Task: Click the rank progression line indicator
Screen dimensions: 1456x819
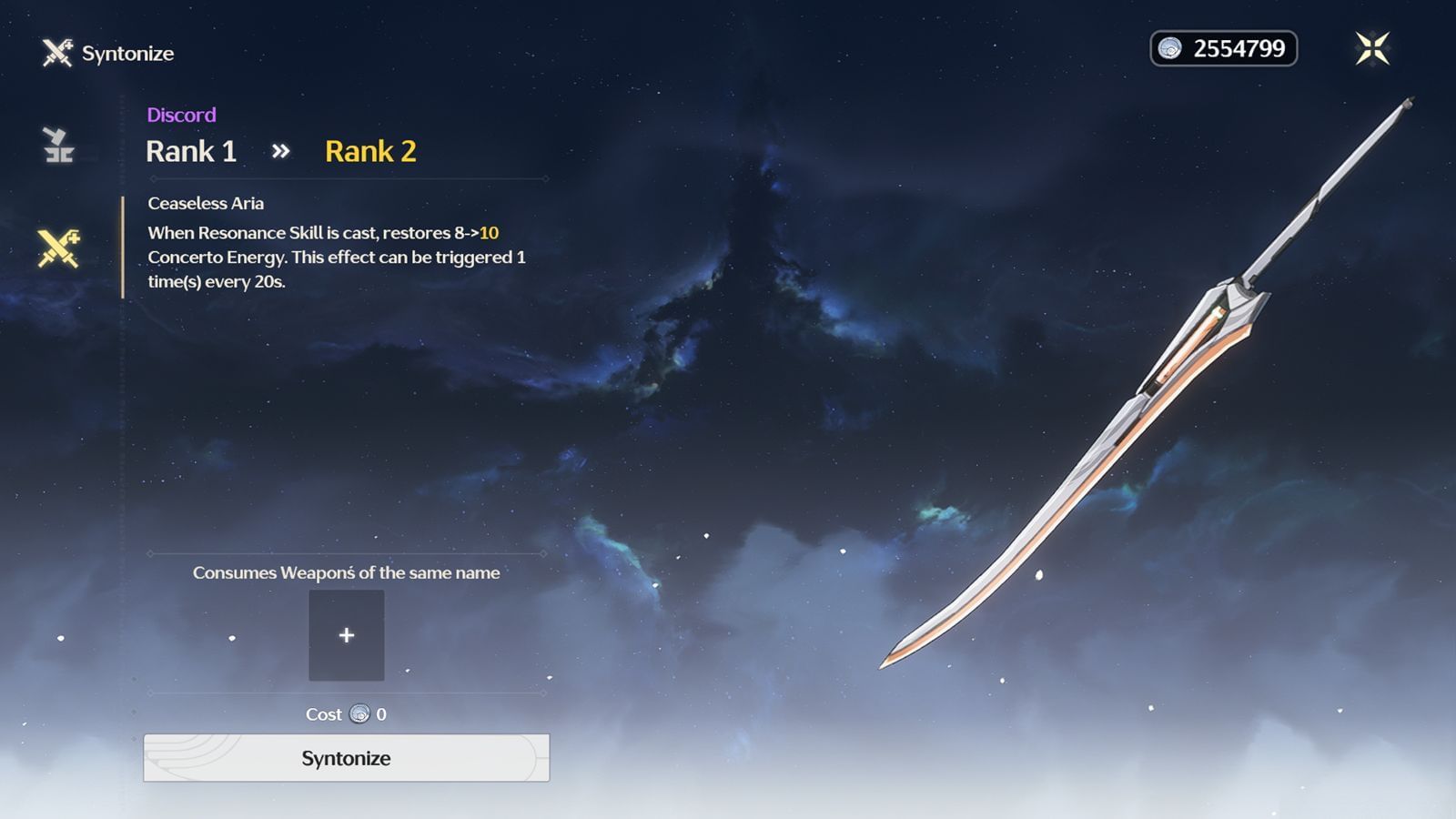Action: (346, 178)
